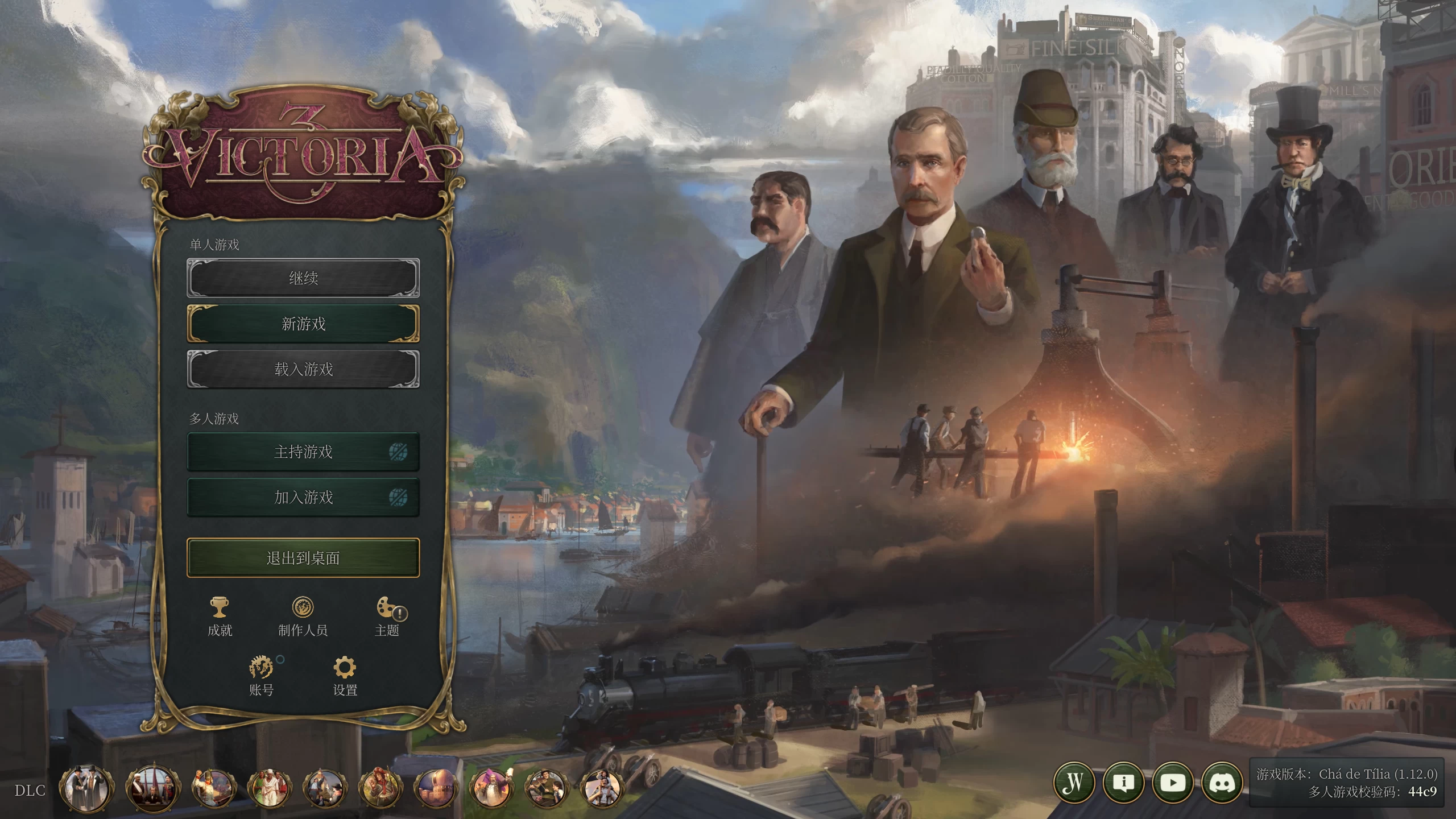Open the YouTube channel button
This screenshot has width=1456, height=819.
(1173, 783)
